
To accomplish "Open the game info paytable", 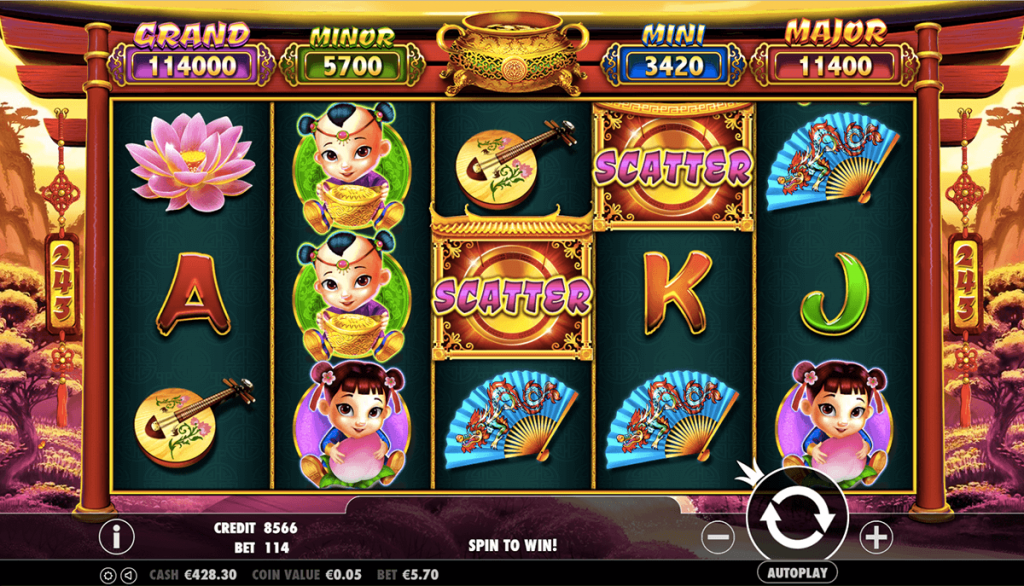I will [116, 537].
